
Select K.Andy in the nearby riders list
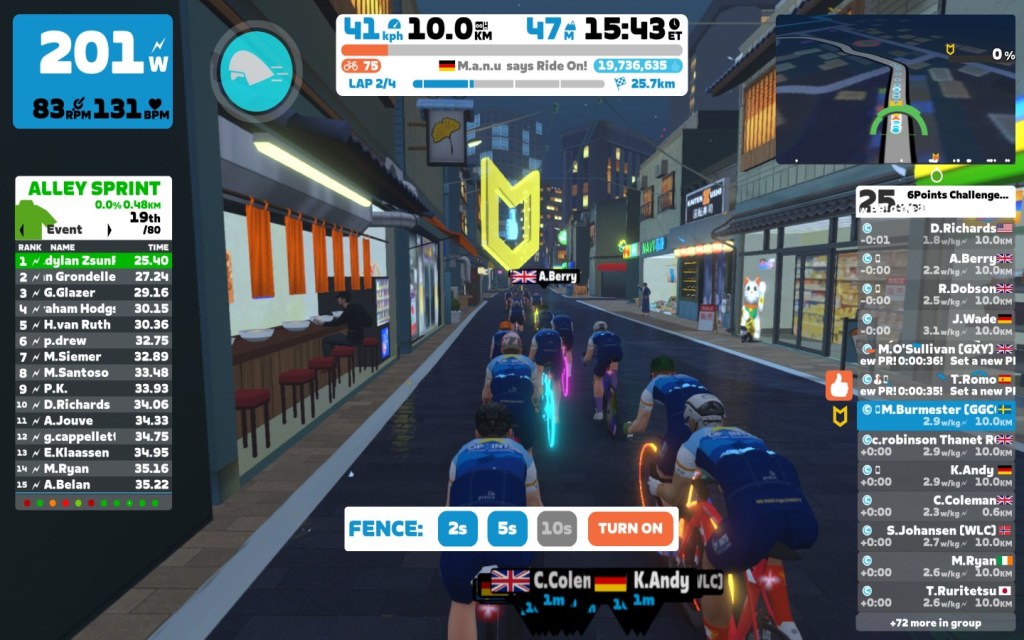(936, 476)
